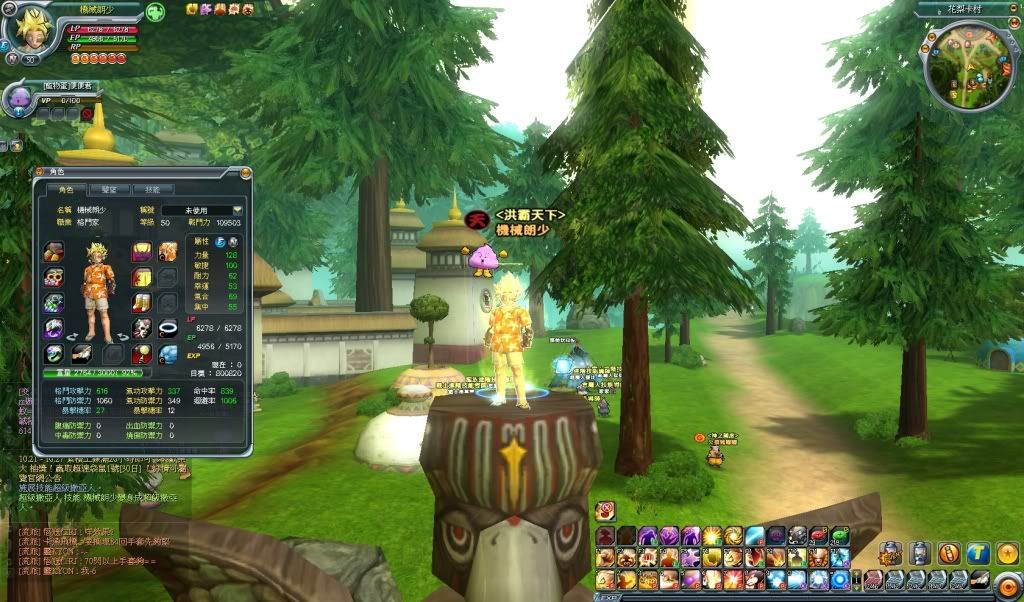Switch to the 技能 tab

[153, 189]
